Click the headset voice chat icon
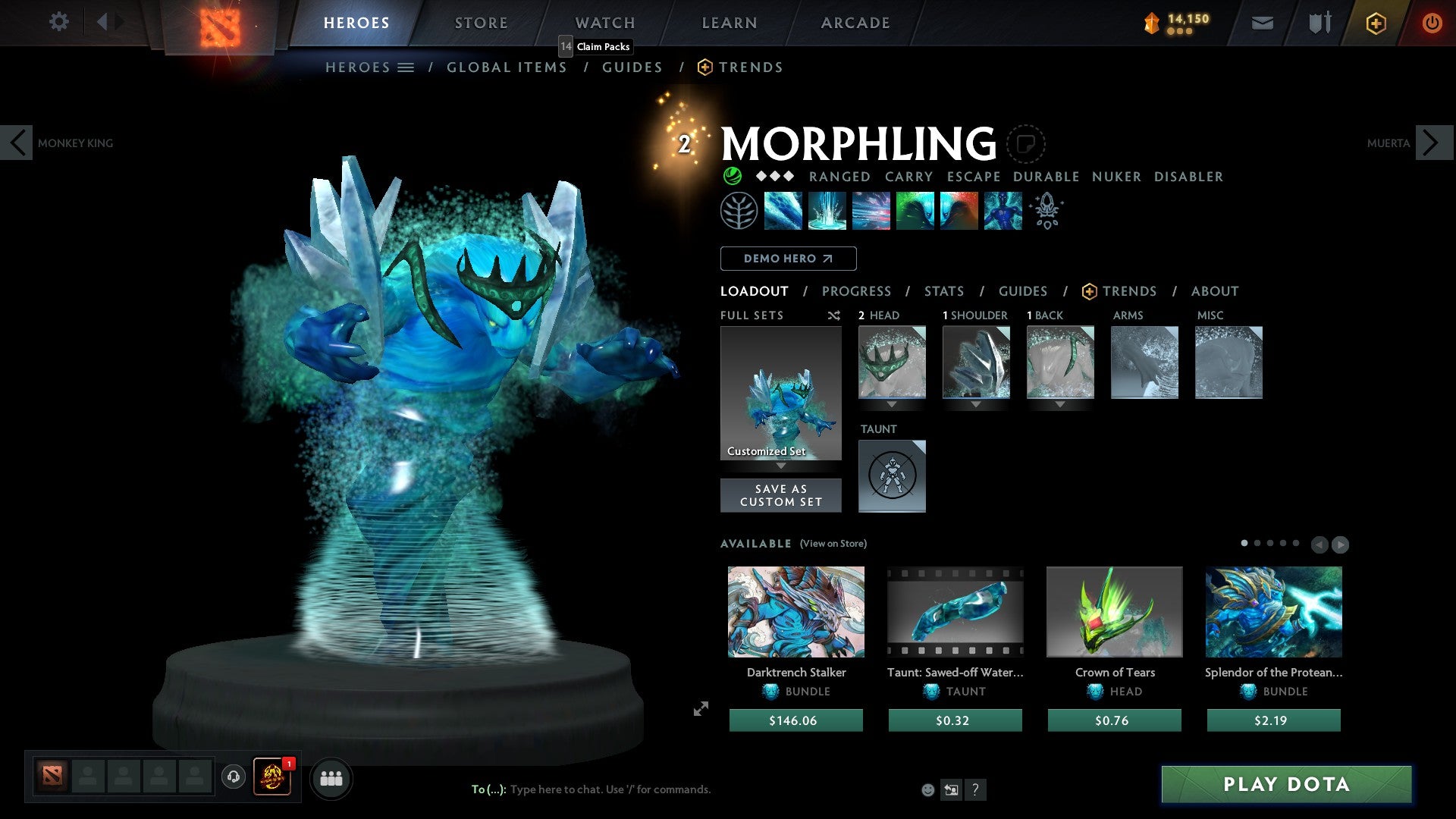The width and height of the screenshot is (1456, 819). click(233, 777)
